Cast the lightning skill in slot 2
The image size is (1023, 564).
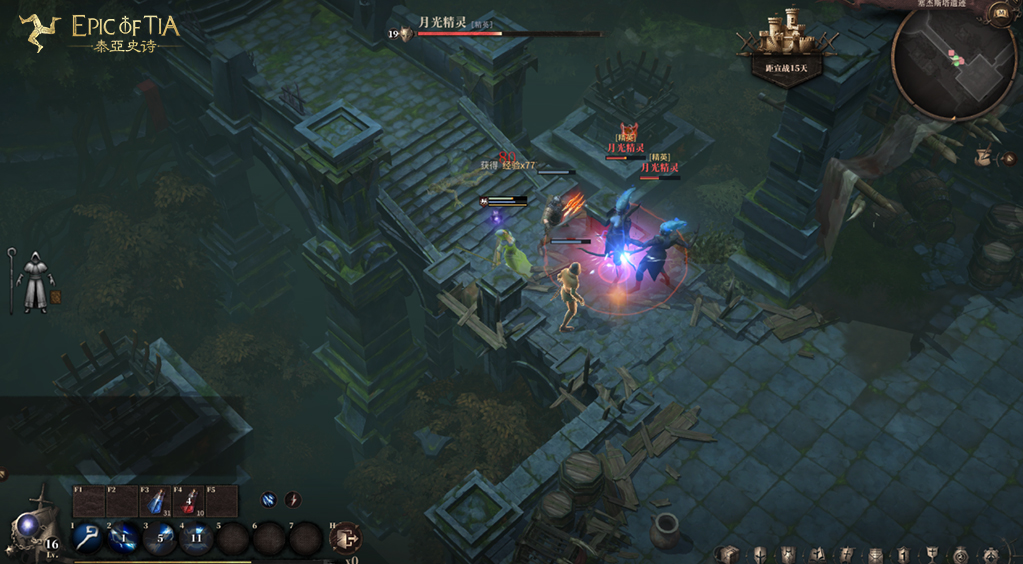124,538
